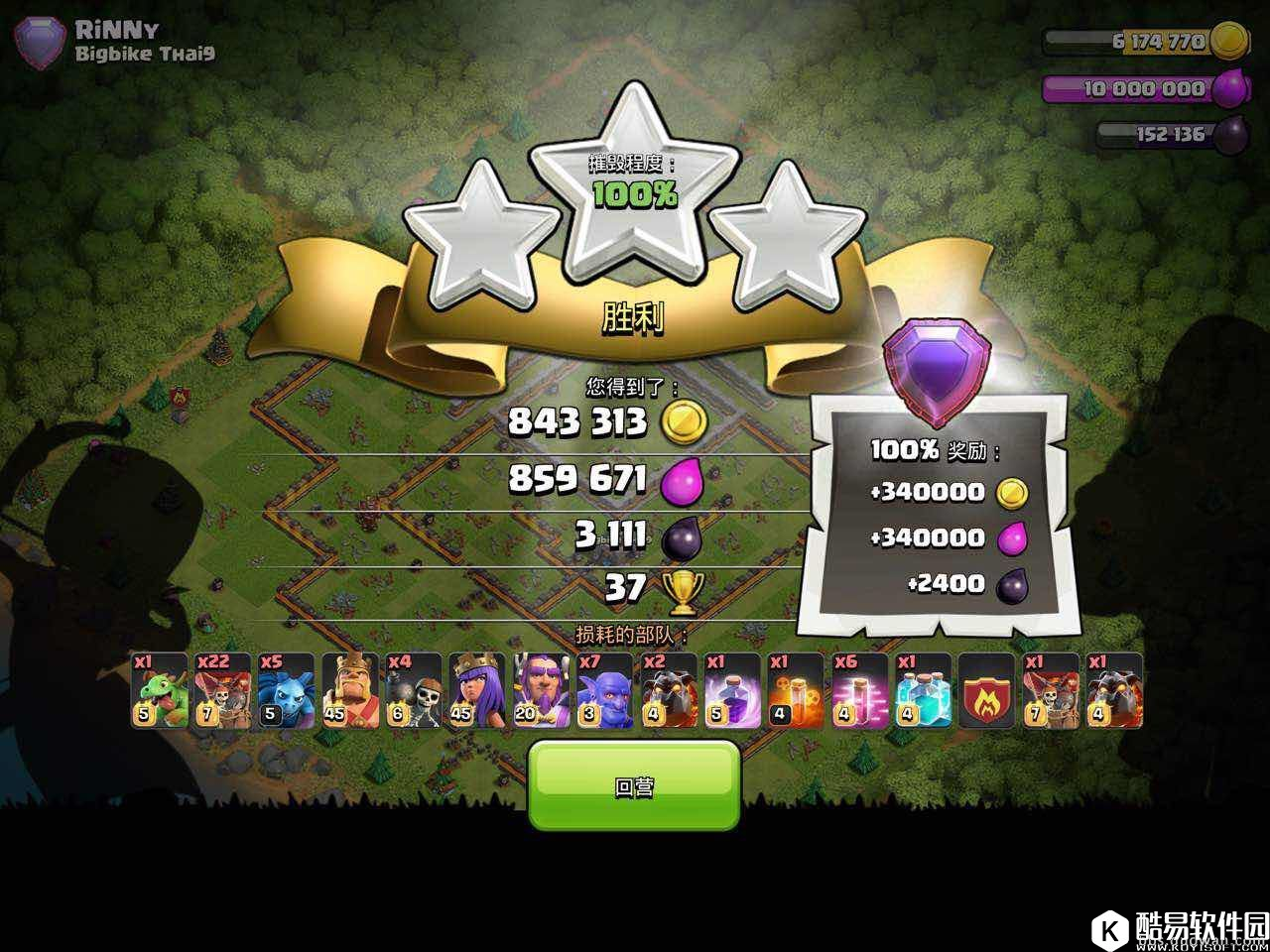Select the x22 Balloon troop card
This screenshot has width=1270, height=952.
[222, 690]
